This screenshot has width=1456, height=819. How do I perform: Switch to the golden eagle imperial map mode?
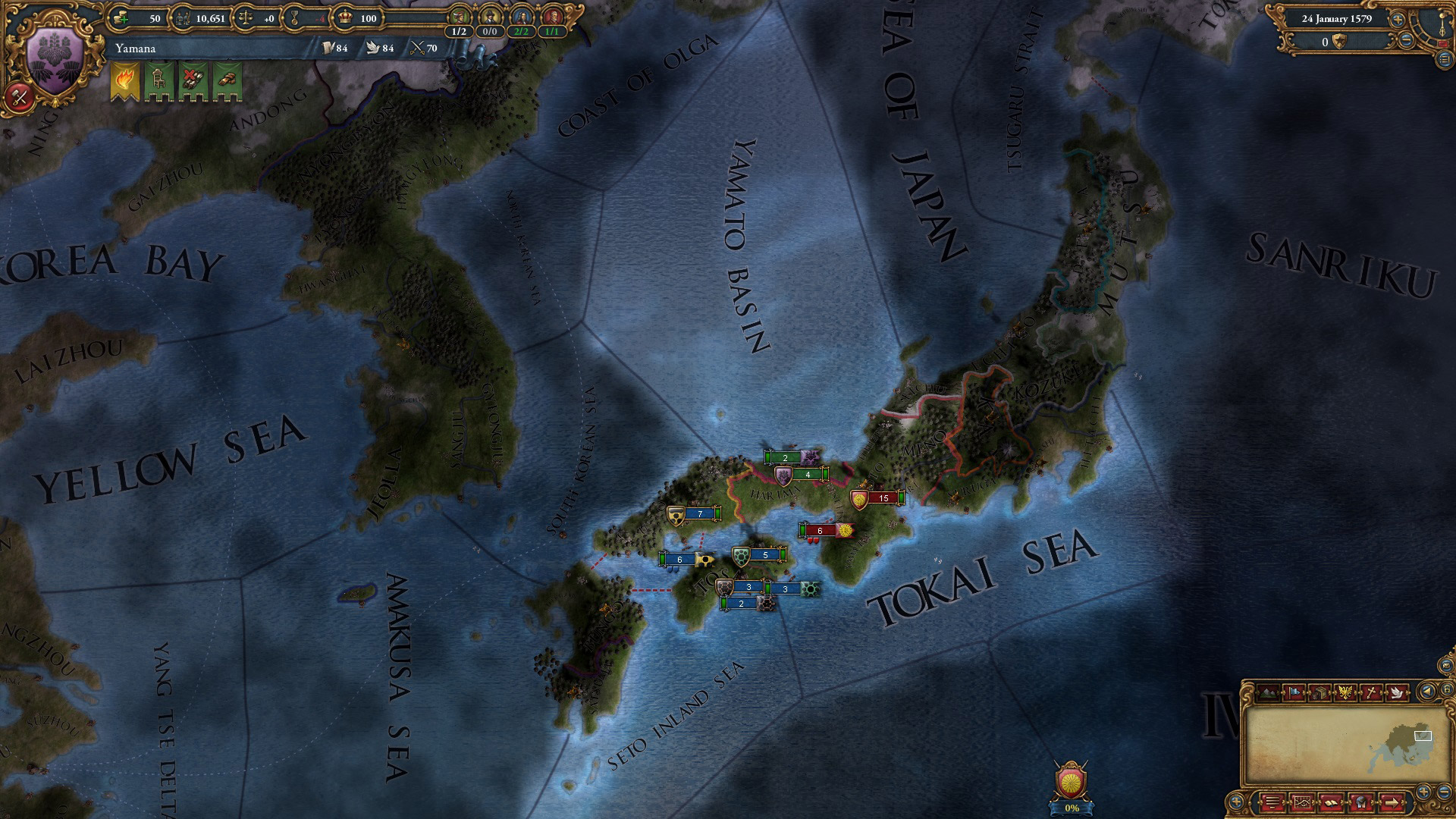[x=1345, y=692]
